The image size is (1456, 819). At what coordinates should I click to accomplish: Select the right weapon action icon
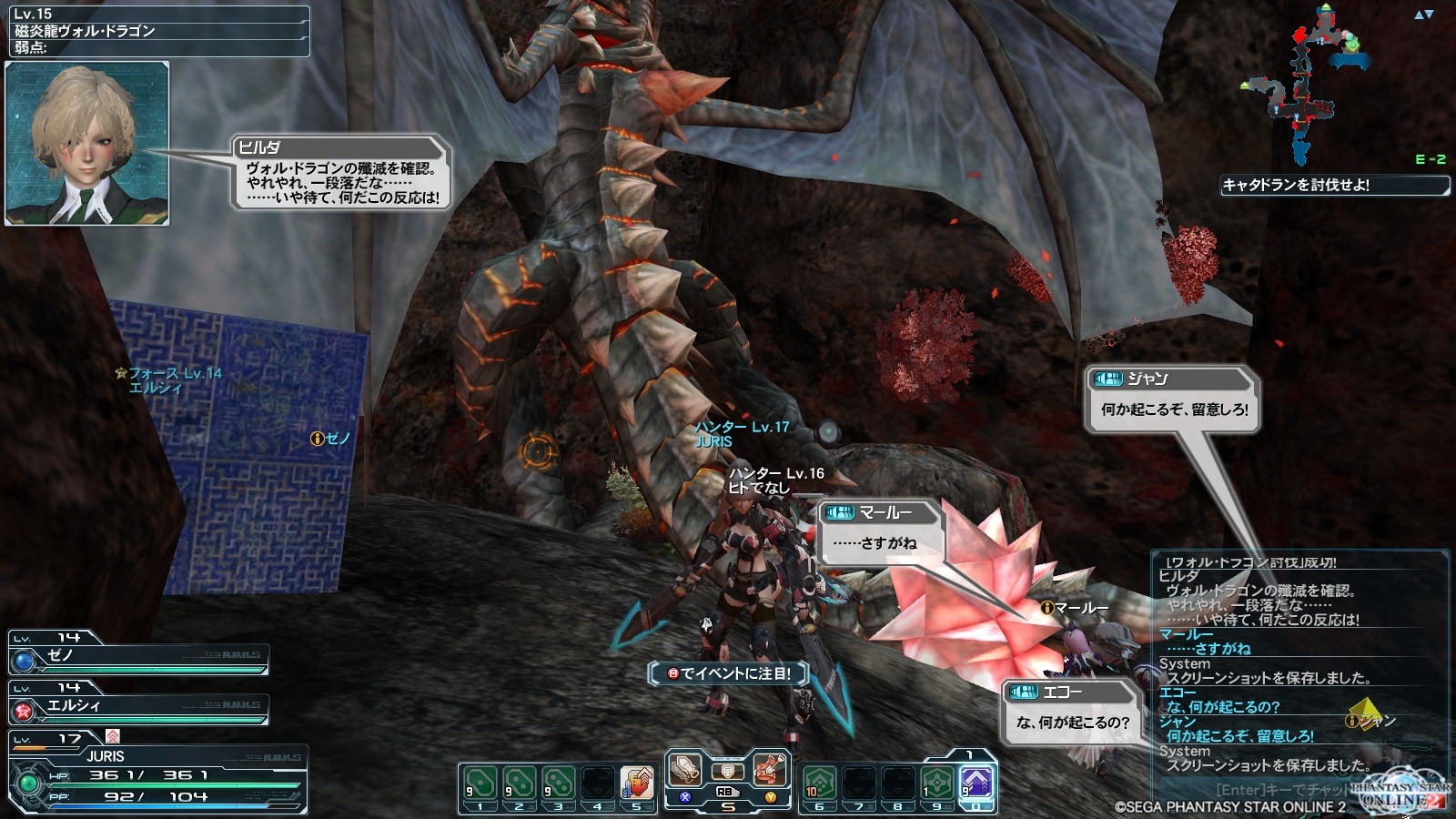(x=770, y=770)
